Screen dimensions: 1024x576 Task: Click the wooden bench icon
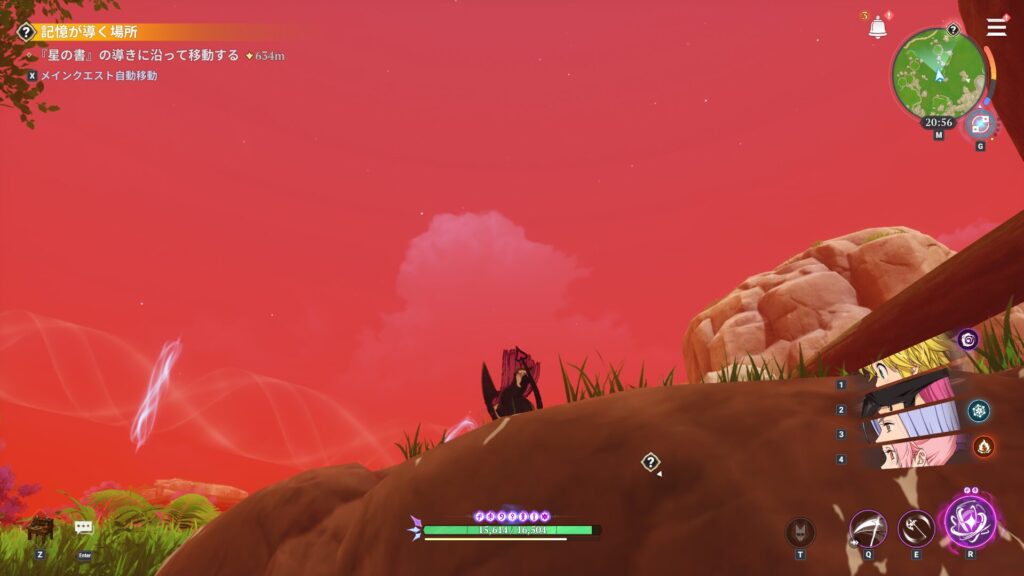point(40,527)
